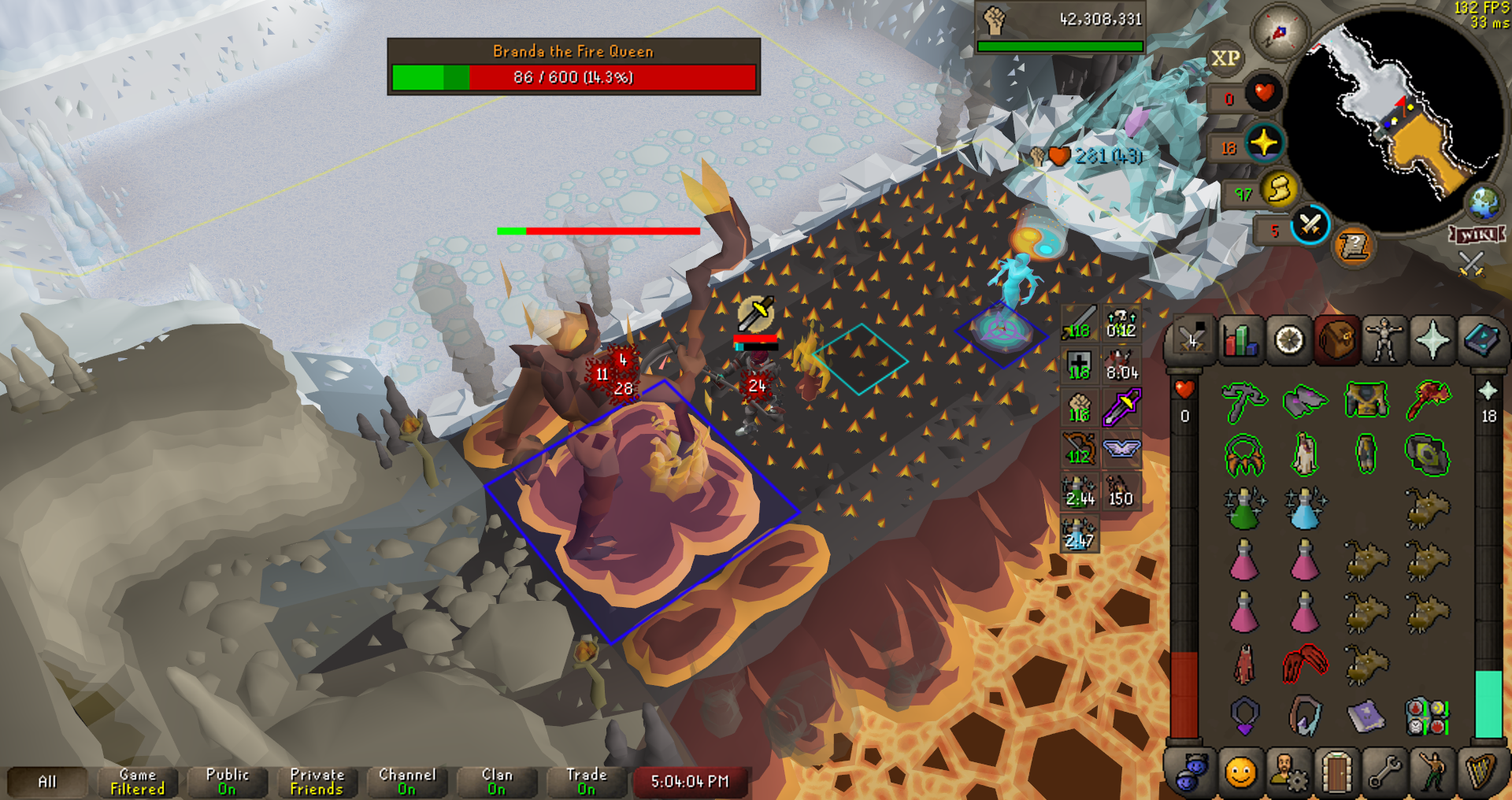
Task: Select the green sparkling potion
Action: pos(1243,508)
